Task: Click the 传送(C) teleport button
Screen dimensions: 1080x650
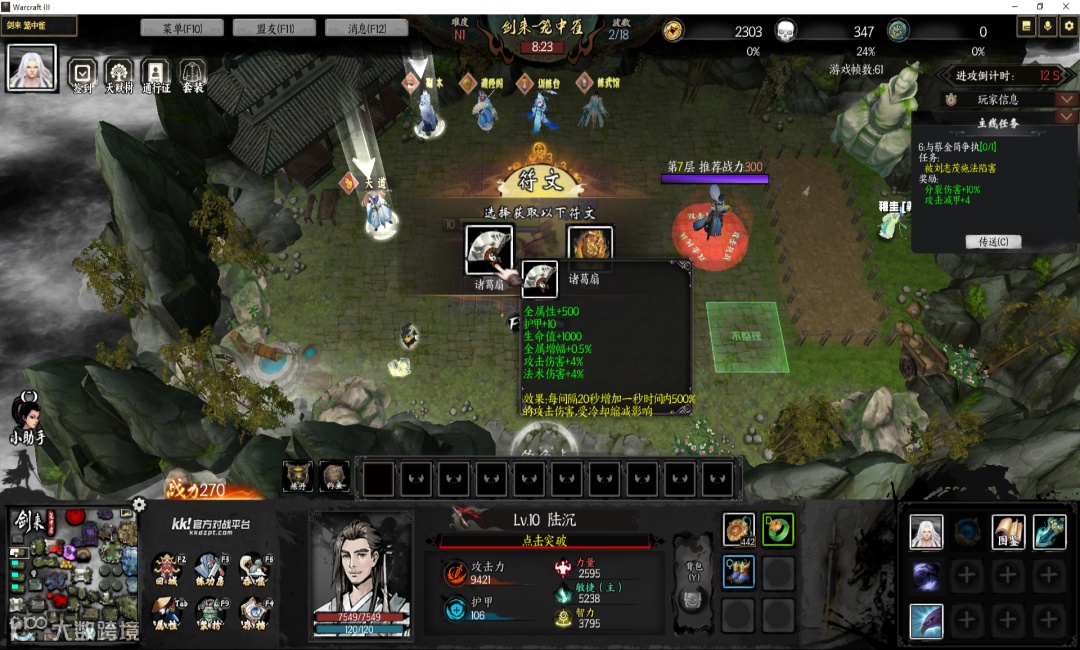Action: [x=993, y=242]
